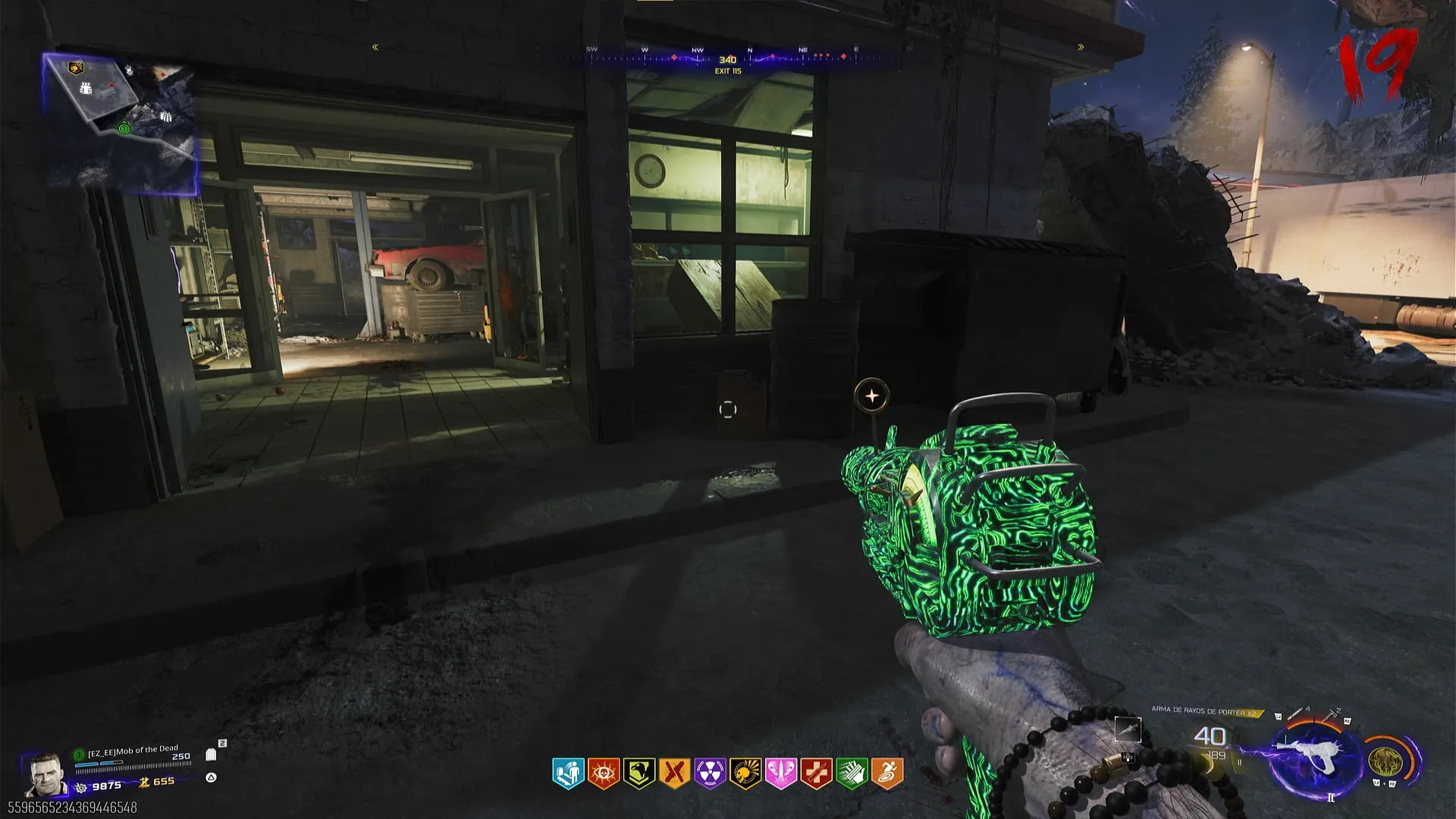Click the player character portrait
This screenshot has height=819, width=1456.
pyautogui.click(x=45, y=776)
